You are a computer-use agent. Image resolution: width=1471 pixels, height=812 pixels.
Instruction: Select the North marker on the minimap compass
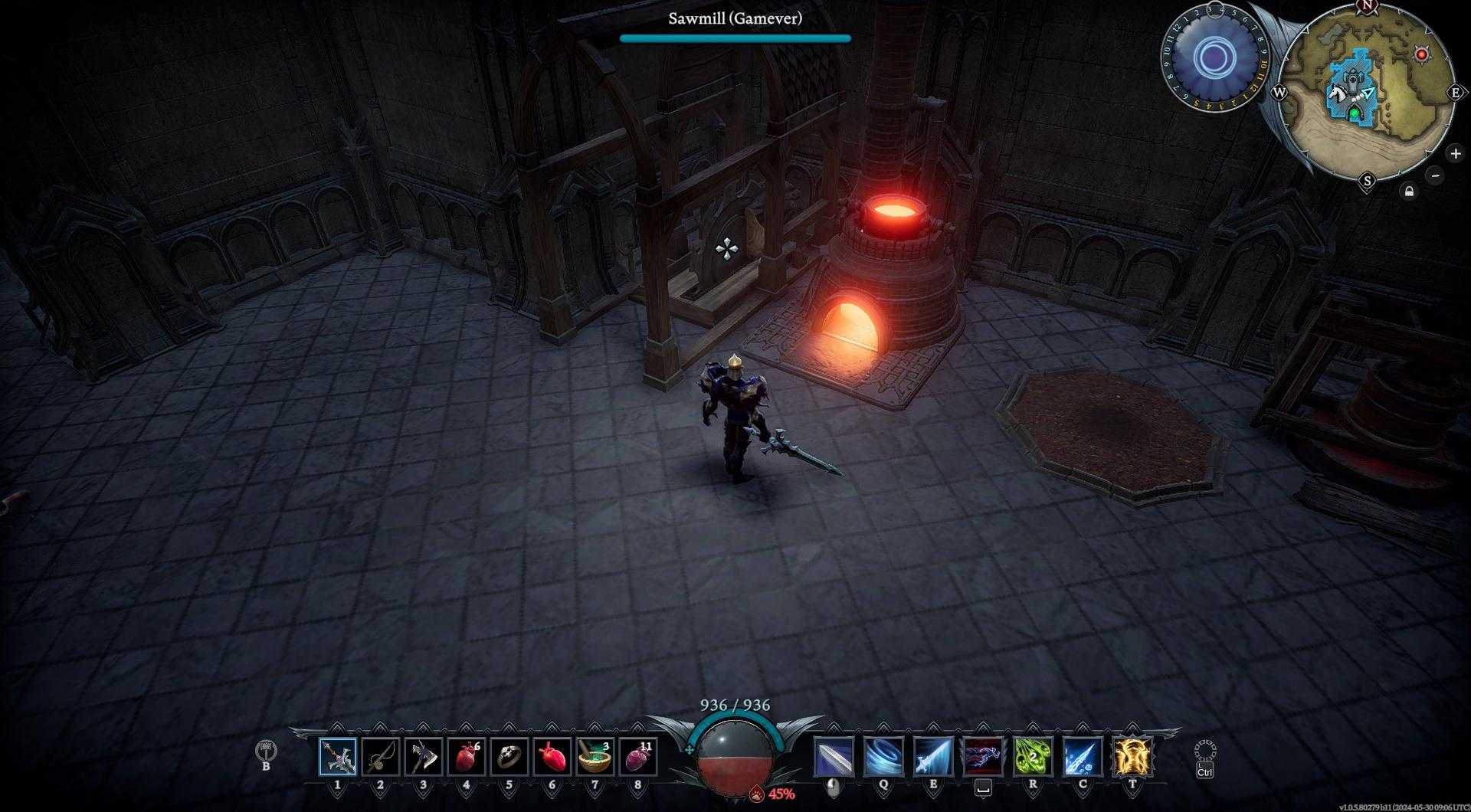click(x=1368, y=6)
